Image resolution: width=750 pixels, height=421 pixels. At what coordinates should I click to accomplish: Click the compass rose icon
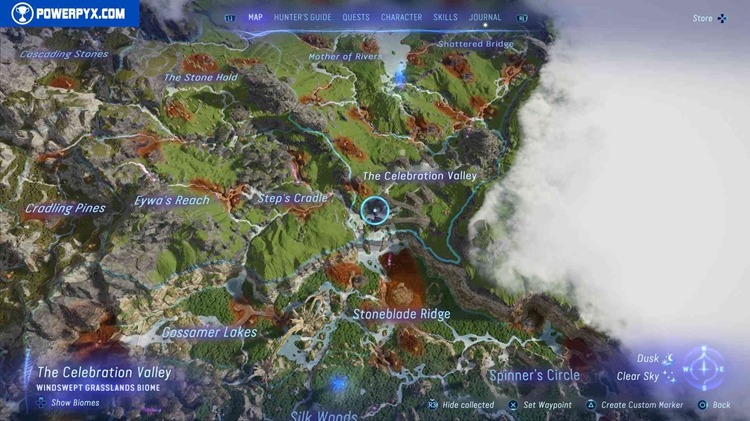(x=704, y=368)
